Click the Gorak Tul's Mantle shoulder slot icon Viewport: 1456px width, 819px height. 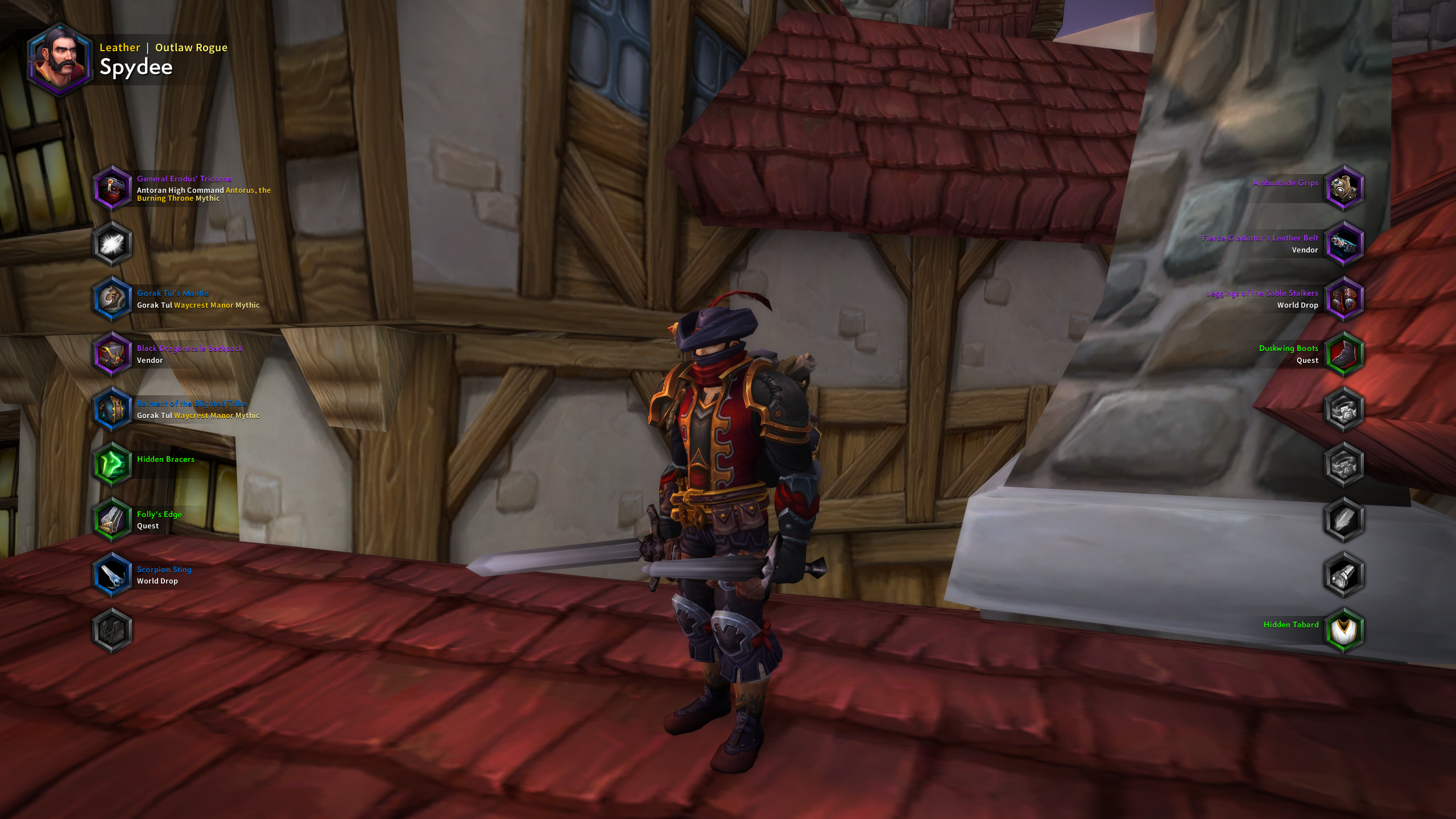pos(112,299)
